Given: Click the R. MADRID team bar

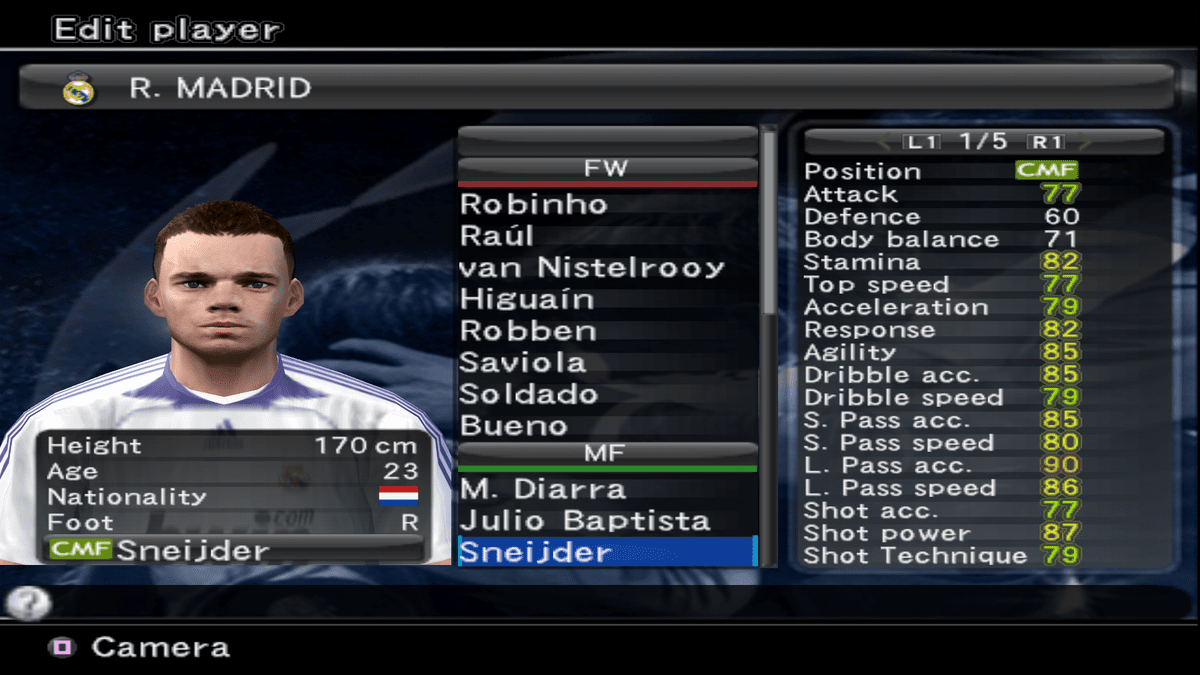Looking at the screenshot, I should pos(596,88).
